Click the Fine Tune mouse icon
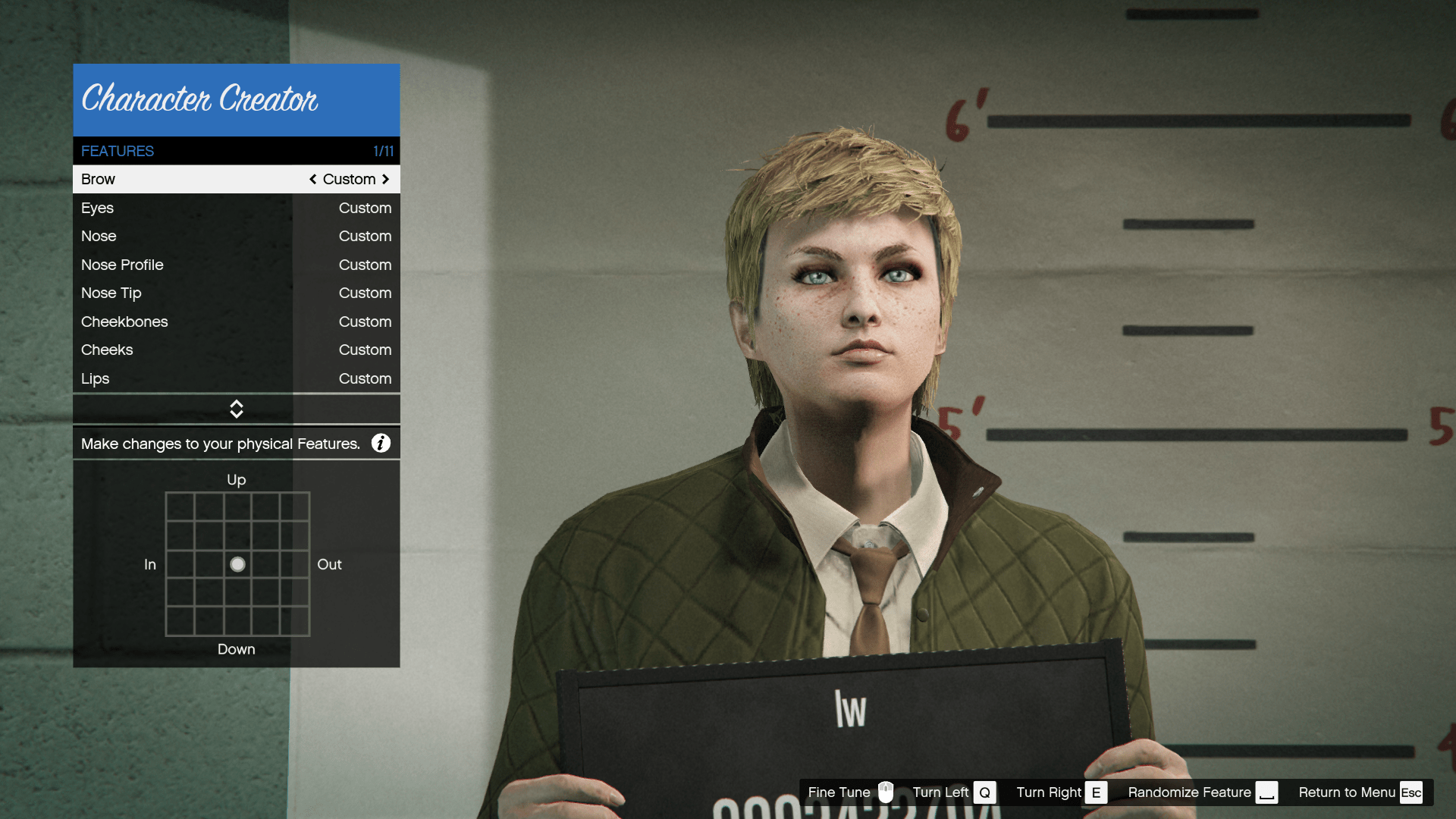 pos(886,792)
